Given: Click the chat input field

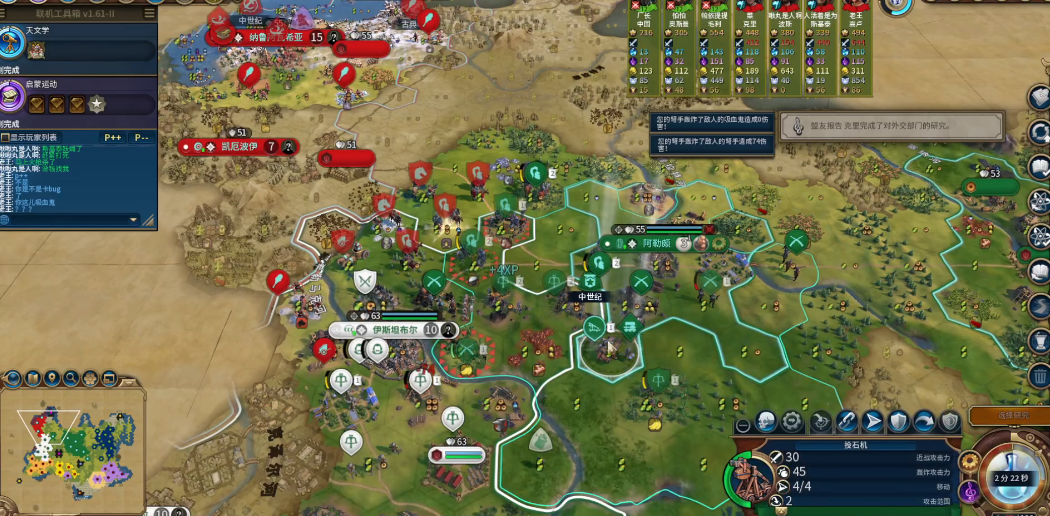Looking at the screenshot, I should point(66,219).
